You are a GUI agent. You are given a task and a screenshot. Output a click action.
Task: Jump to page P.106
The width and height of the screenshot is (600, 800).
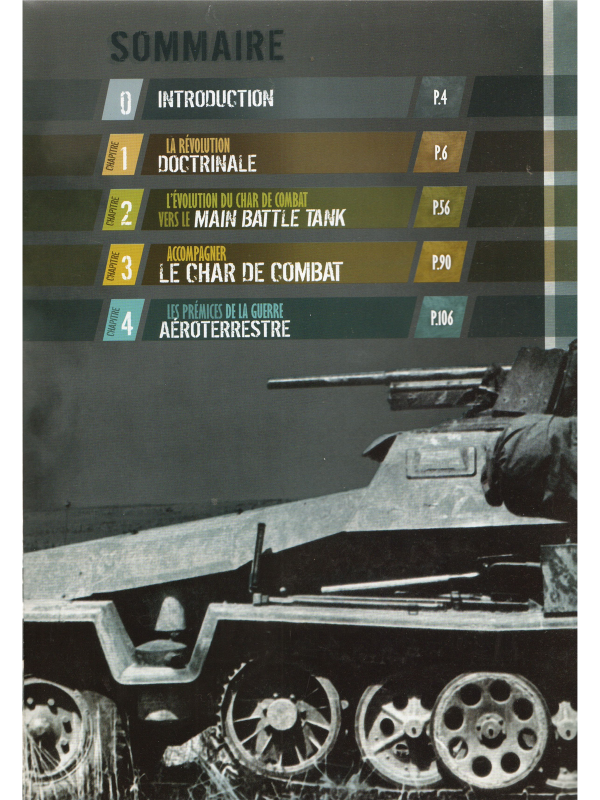click(x=441, y=318)
